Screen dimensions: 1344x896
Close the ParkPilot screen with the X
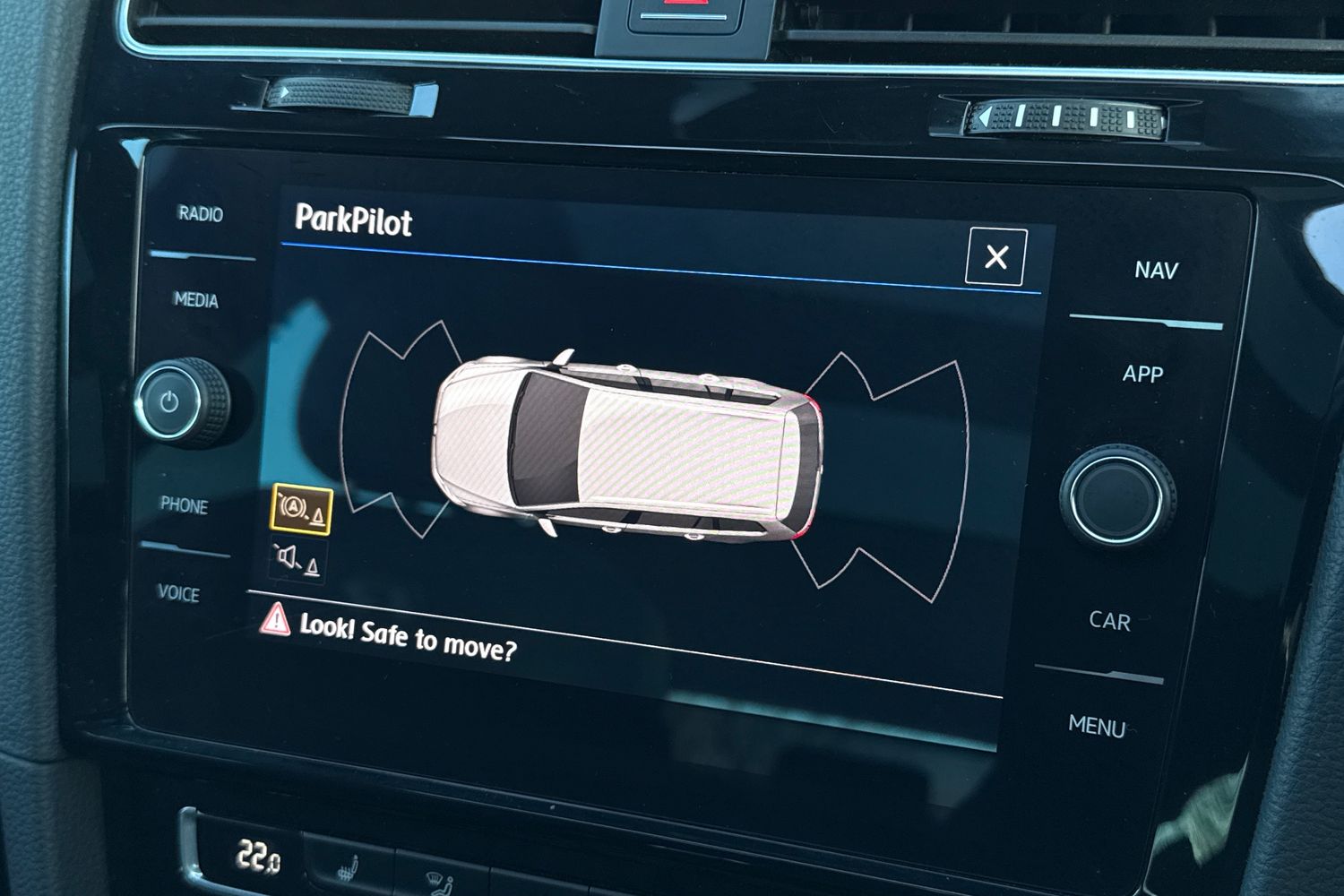pyautogui.click(x=996, y=257)
